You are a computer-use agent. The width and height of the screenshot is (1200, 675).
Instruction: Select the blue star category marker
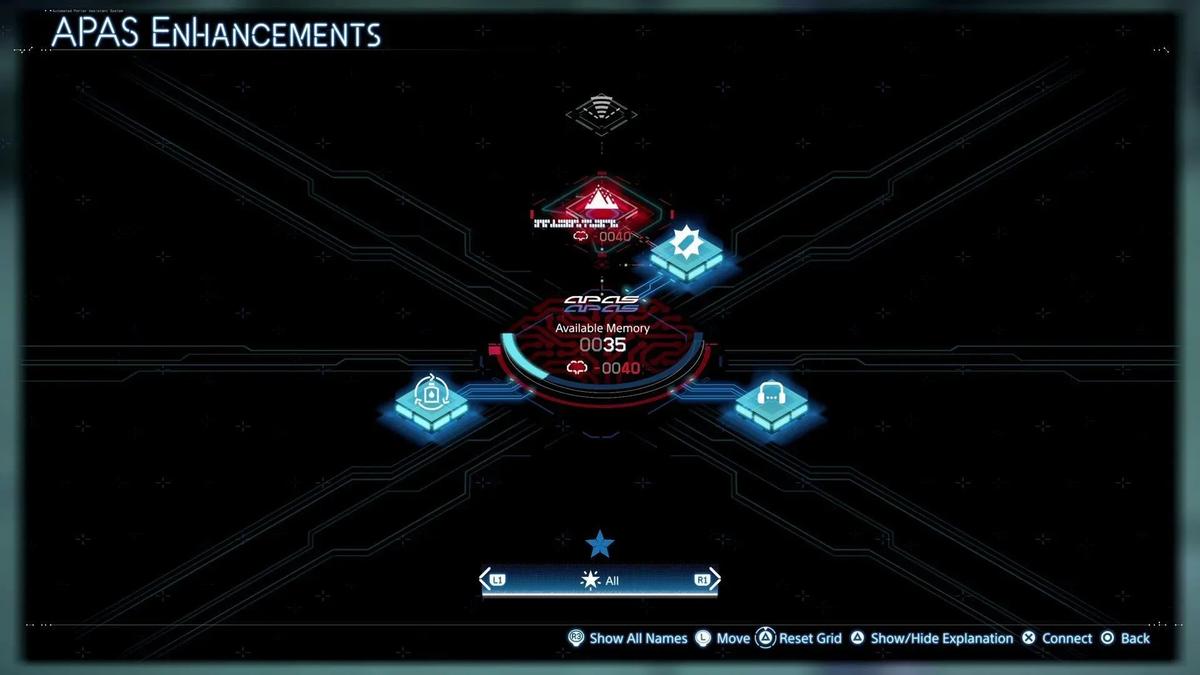click(x=600, y=544)
